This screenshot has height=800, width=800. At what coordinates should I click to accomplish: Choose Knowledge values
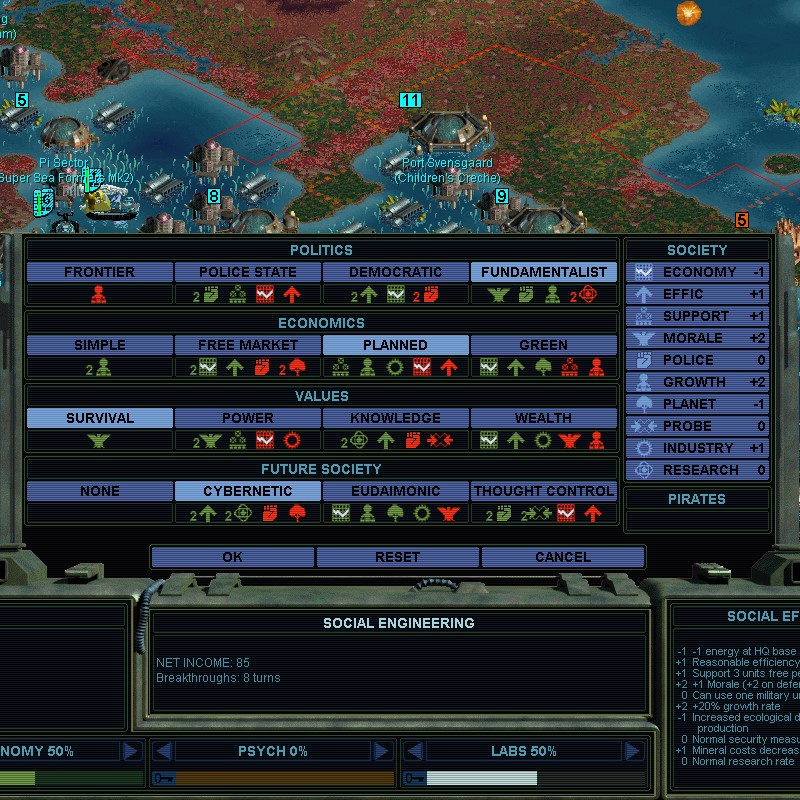click(x=396, y=418)
